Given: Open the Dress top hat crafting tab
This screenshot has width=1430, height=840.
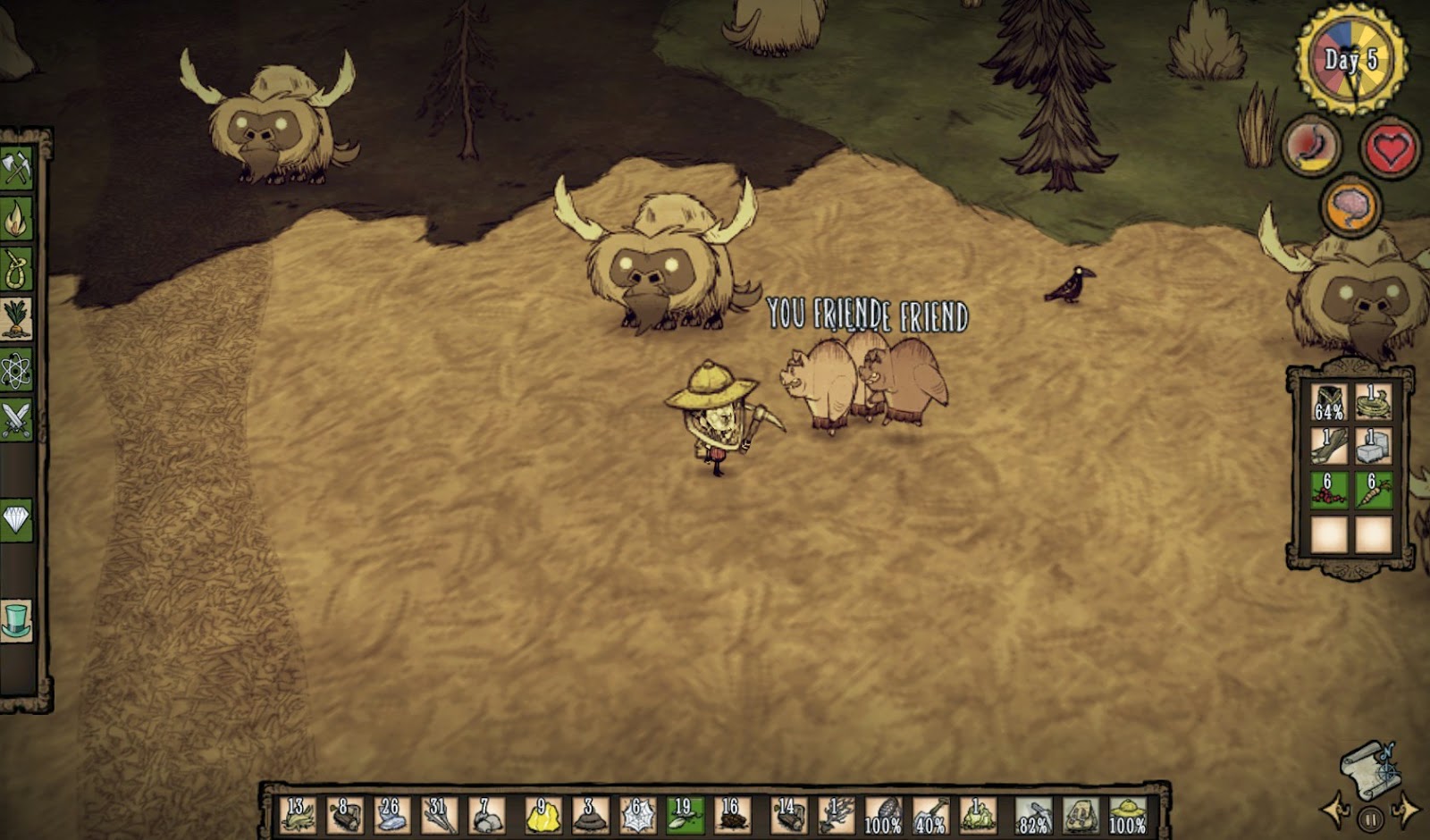Looking at the screenshot, I should 16,619.
